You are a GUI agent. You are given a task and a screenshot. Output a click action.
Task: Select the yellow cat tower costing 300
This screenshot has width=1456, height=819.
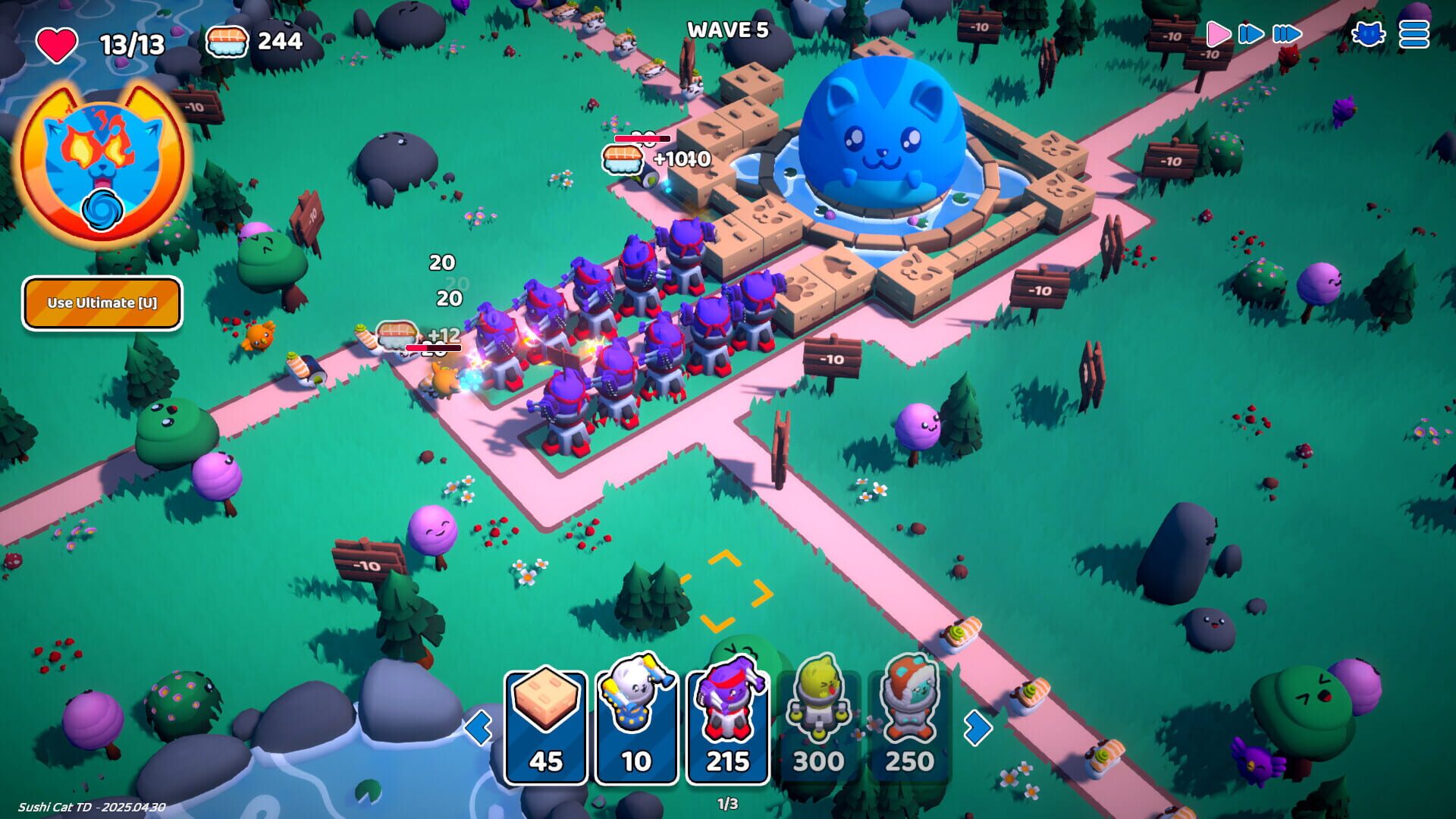tap(821, 722)
